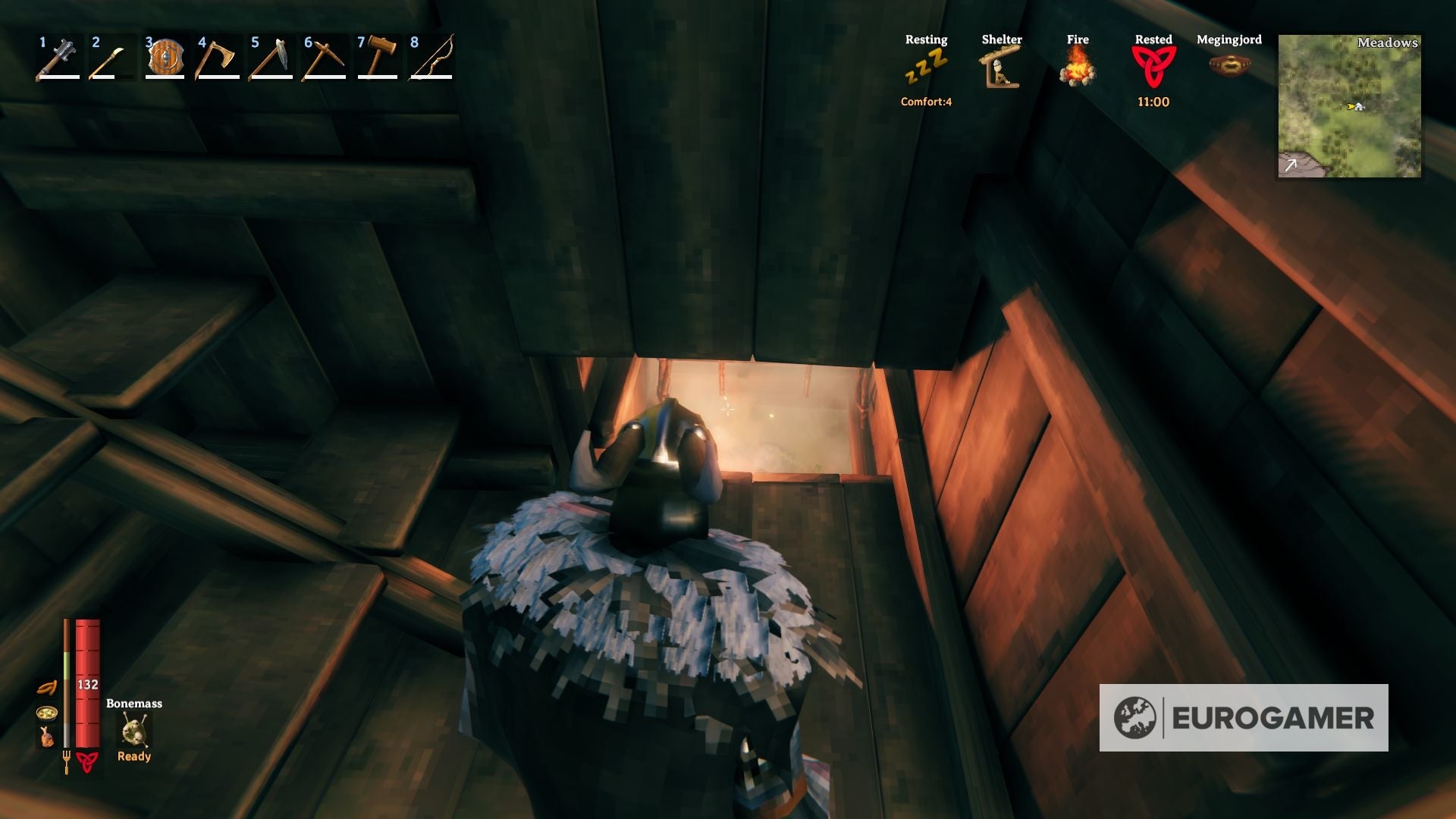Click the Fire status effect icon
The image size is (1456, 819).
pos(1077,68)
